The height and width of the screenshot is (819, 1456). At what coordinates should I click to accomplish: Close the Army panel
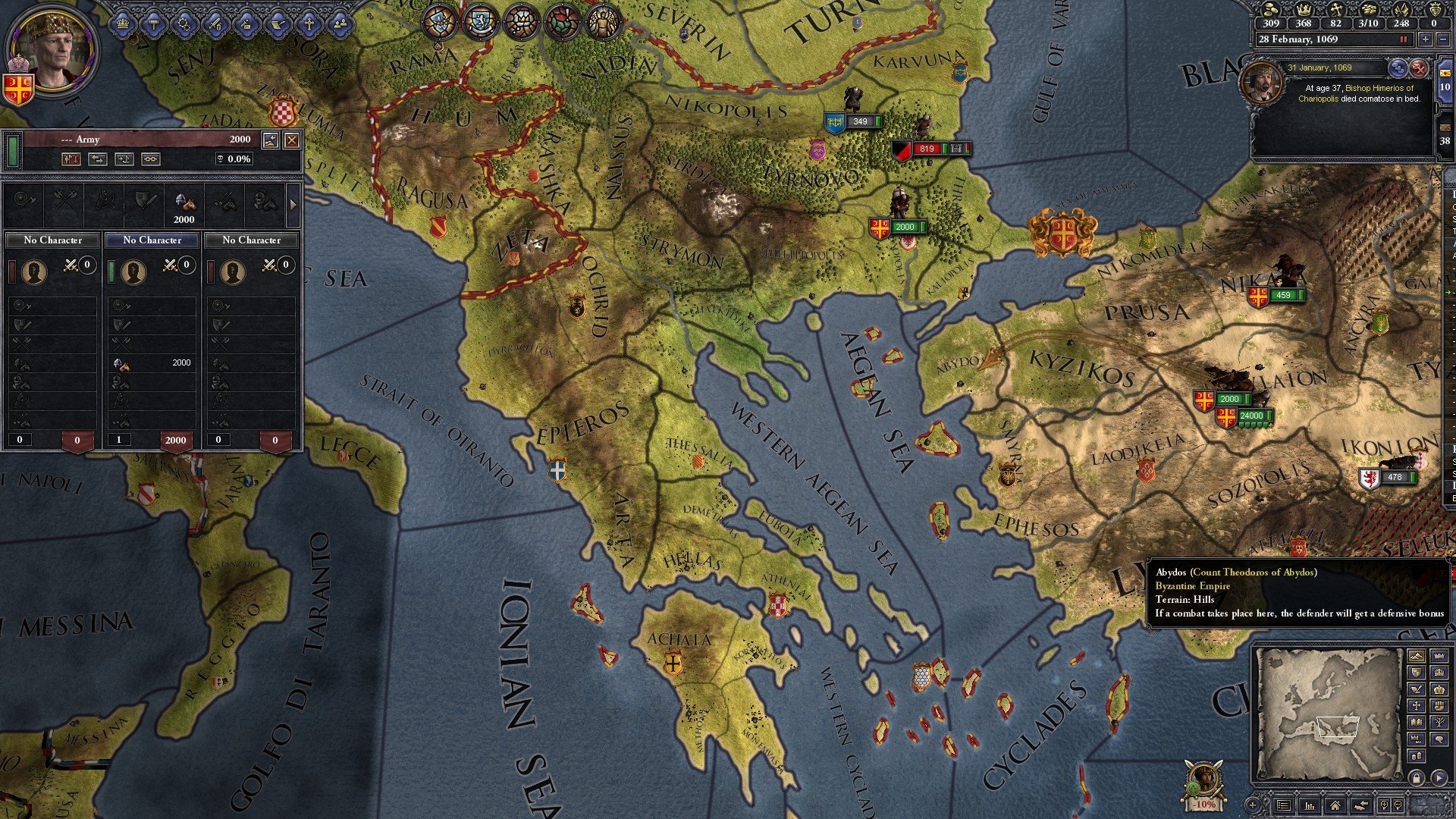(291, 140)
